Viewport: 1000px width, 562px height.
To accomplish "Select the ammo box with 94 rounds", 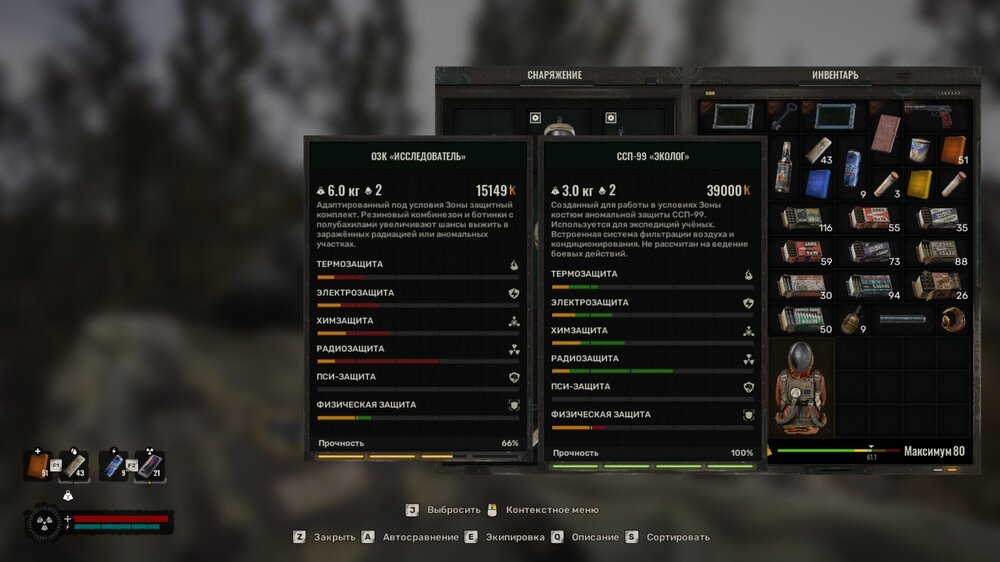I will (869, 286).
